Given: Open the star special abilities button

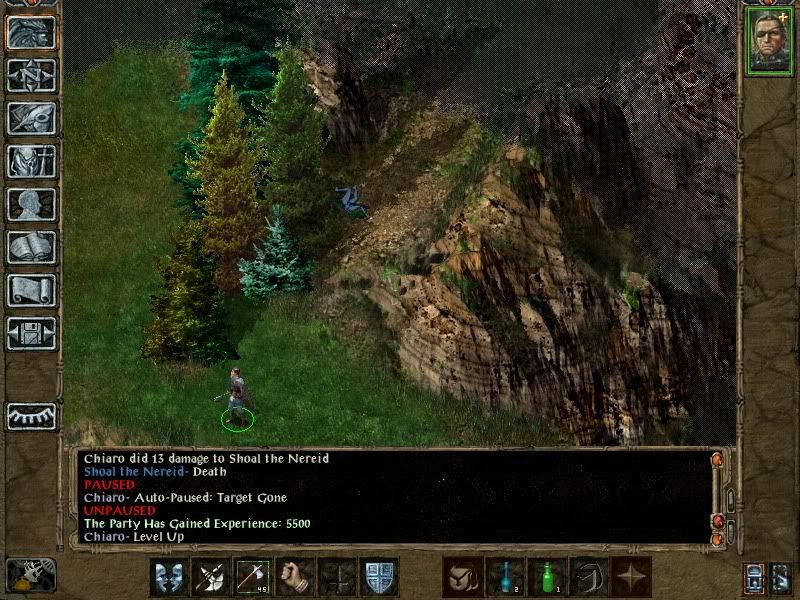Looking at the screenshot, I should 631,577.
